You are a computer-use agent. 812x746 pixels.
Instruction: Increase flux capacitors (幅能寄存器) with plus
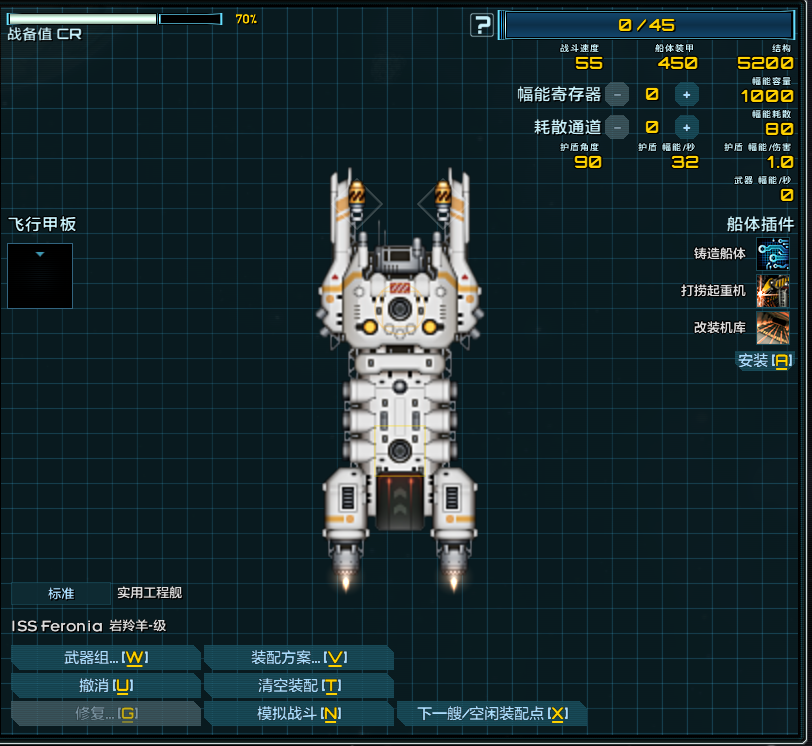tap(686, 94)
